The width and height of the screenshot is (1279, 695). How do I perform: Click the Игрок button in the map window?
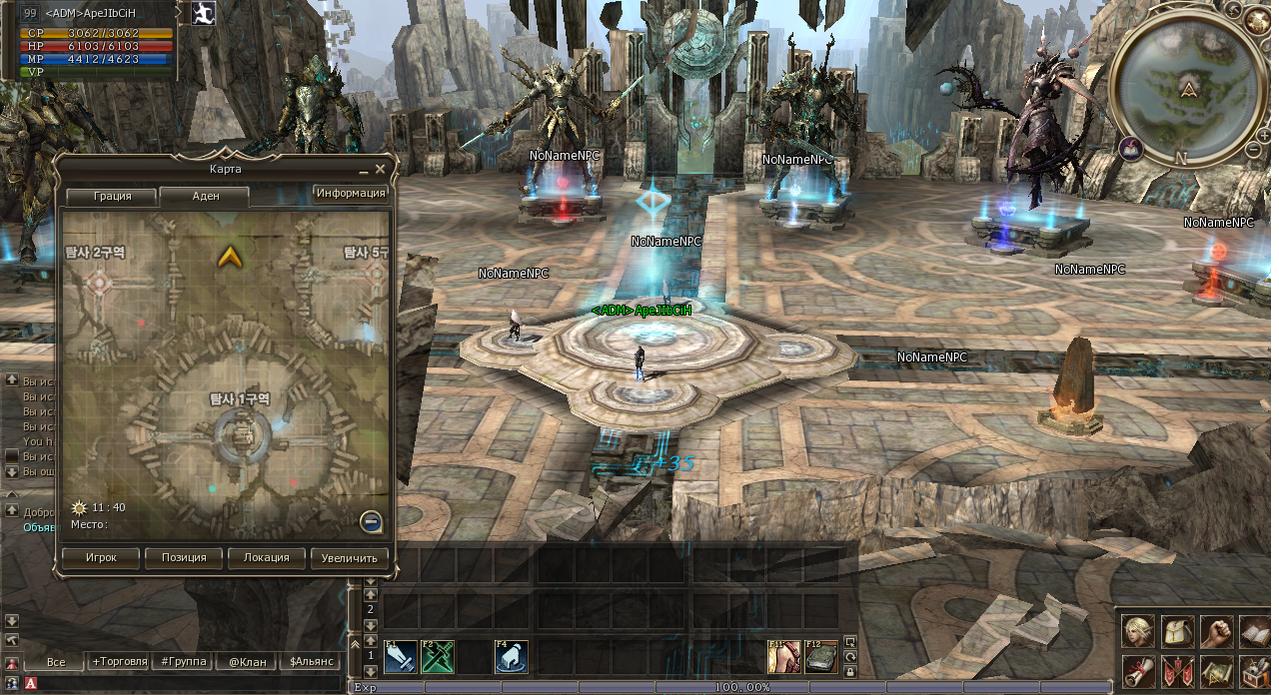[101, 557]
